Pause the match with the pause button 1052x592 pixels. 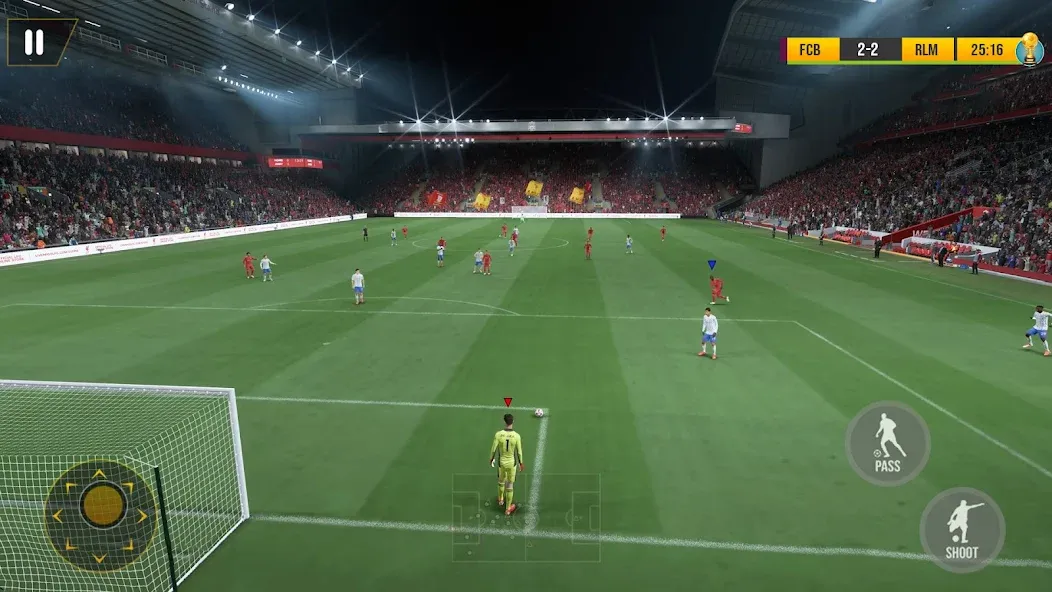point(34,41)
